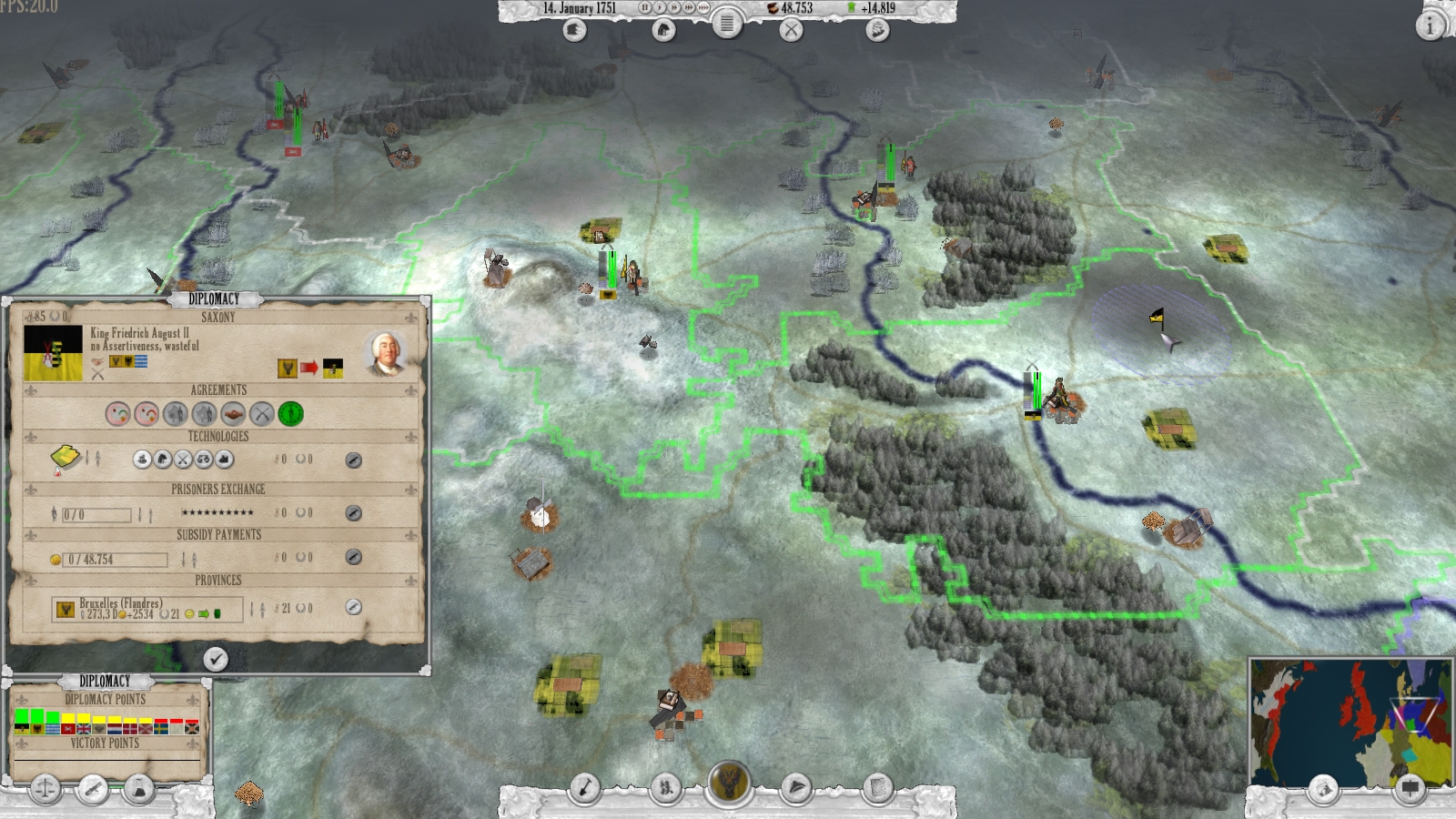This screenshot has height=819, width=1456.
Task: Open the central eagle emblem button
Action: (729, 784)
